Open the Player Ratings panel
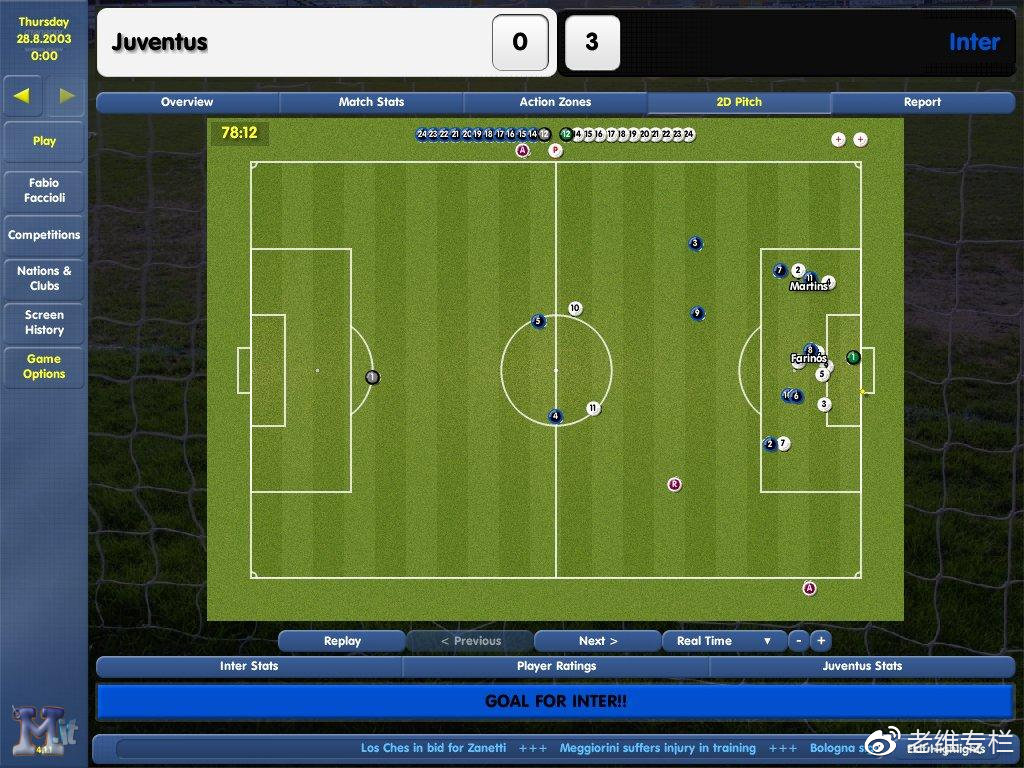Viewport: 1024px width, 768px height. tap(556, 666)
